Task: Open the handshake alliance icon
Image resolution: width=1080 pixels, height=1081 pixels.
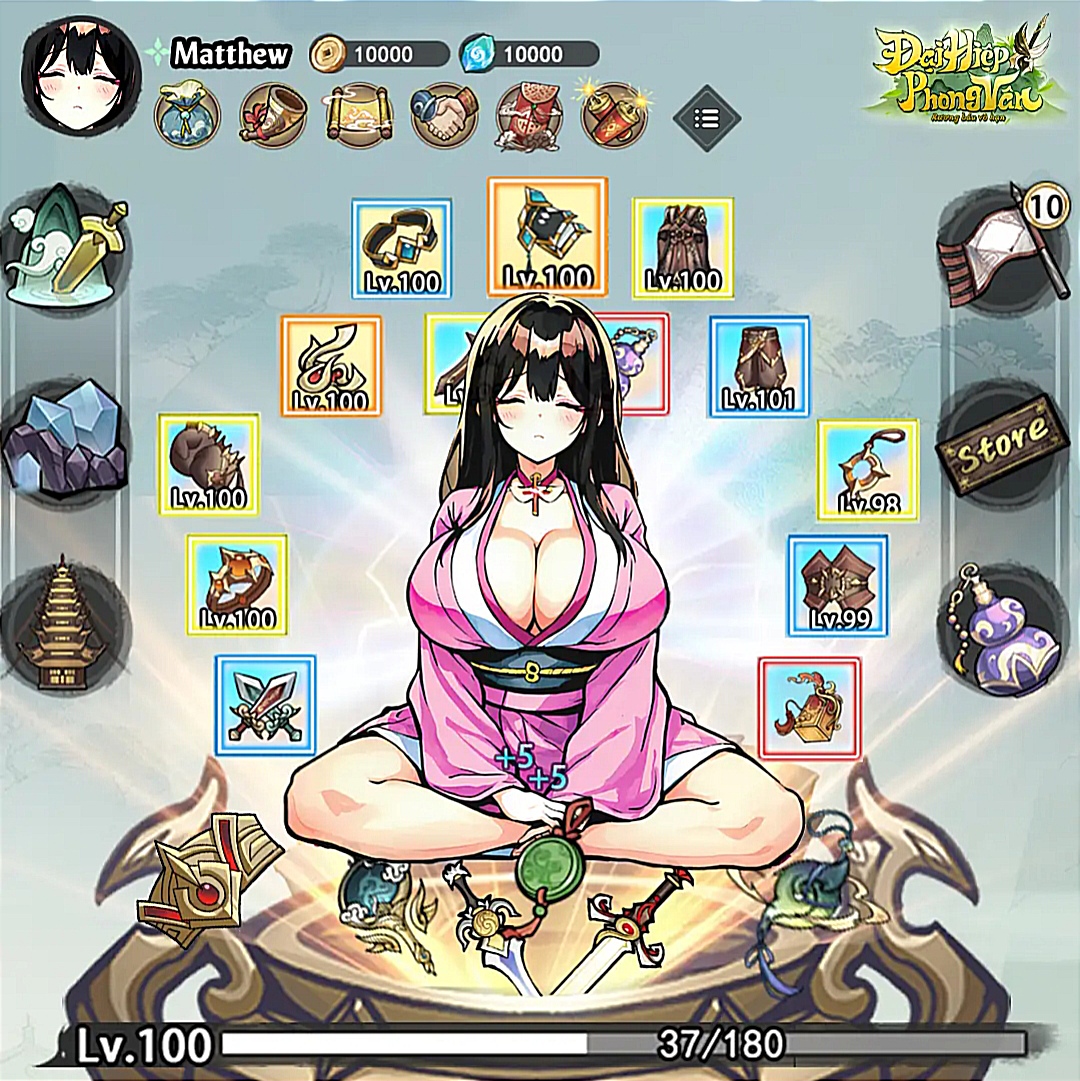Action: click(x=444, y=115)
